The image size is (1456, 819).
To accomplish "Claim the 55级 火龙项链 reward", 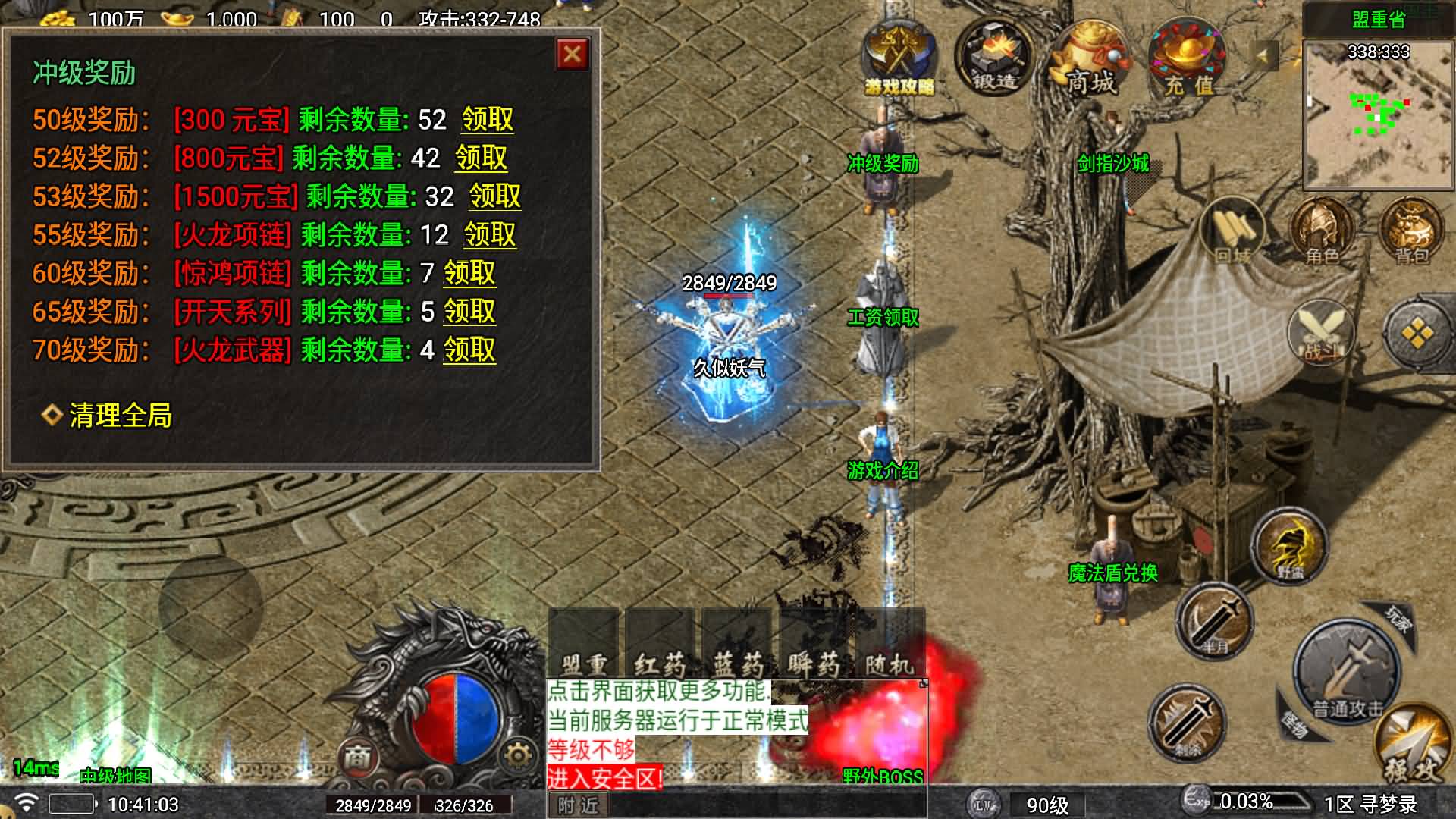I will coord(490,235).
